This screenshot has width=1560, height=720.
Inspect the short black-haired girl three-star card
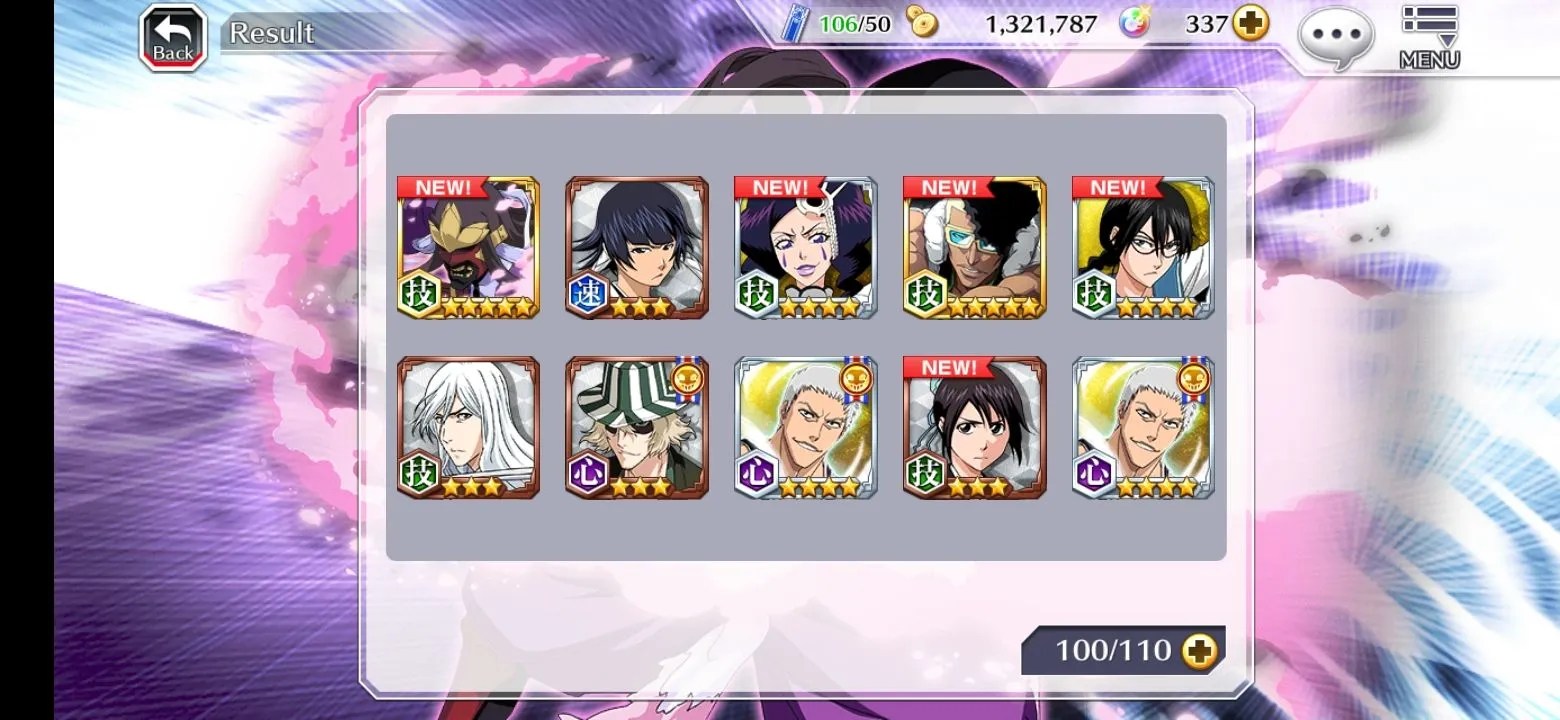point(975,427)
